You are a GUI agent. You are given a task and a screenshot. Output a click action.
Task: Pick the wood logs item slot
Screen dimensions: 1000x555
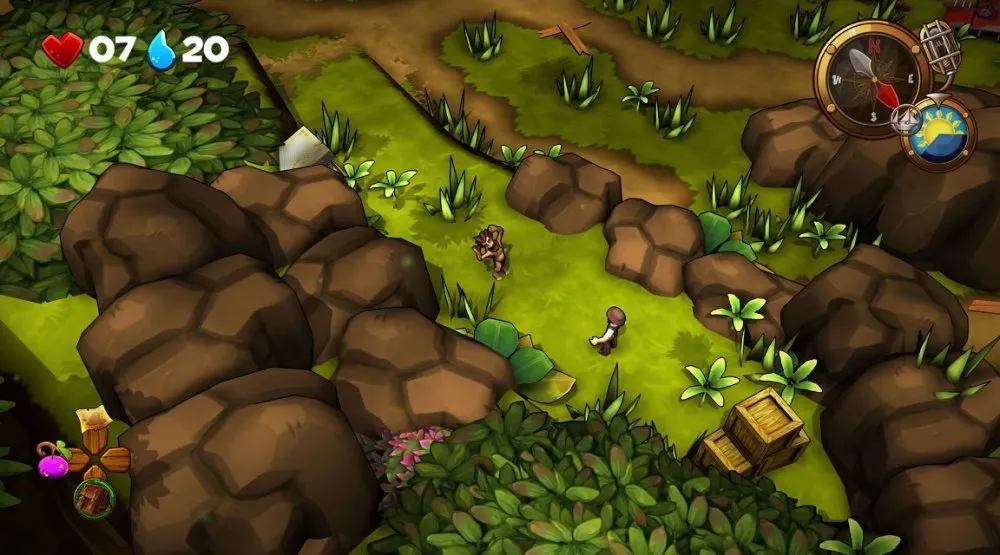tap(94, 497)
